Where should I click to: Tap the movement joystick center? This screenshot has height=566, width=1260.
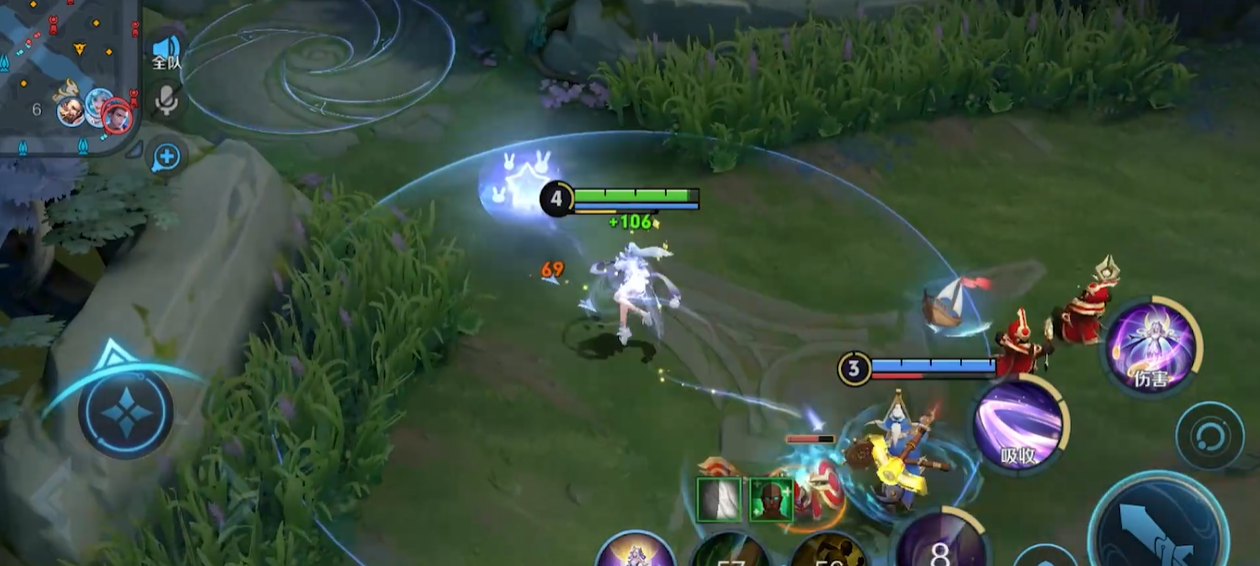(126, 412)
